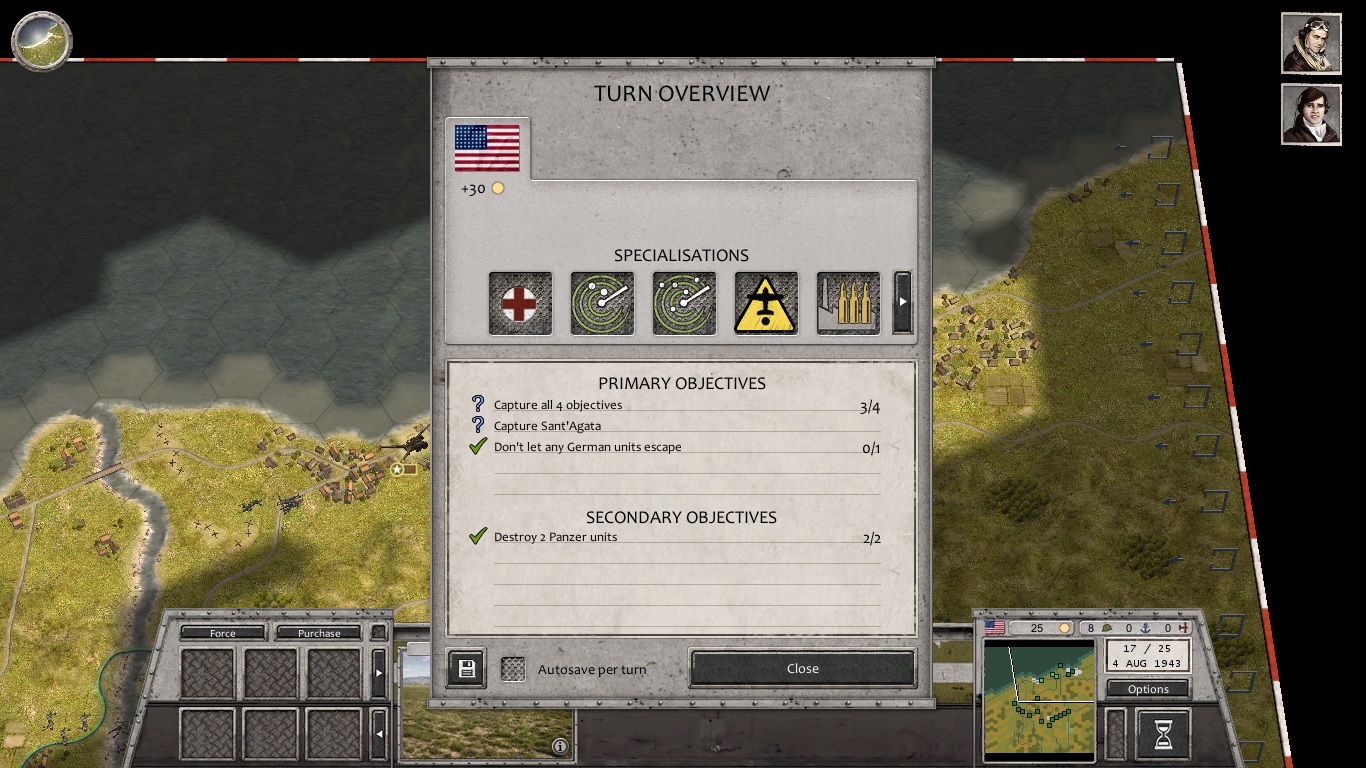Select the dark-haired commander portrait

[1311, 114]
